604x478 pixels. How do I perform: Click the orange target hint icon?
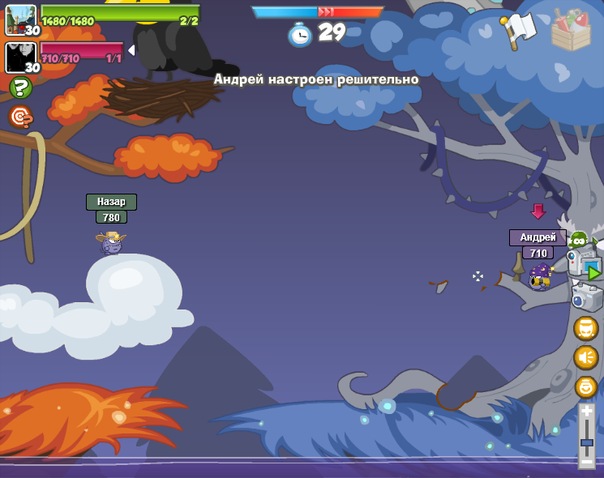(x=20, y=117)
